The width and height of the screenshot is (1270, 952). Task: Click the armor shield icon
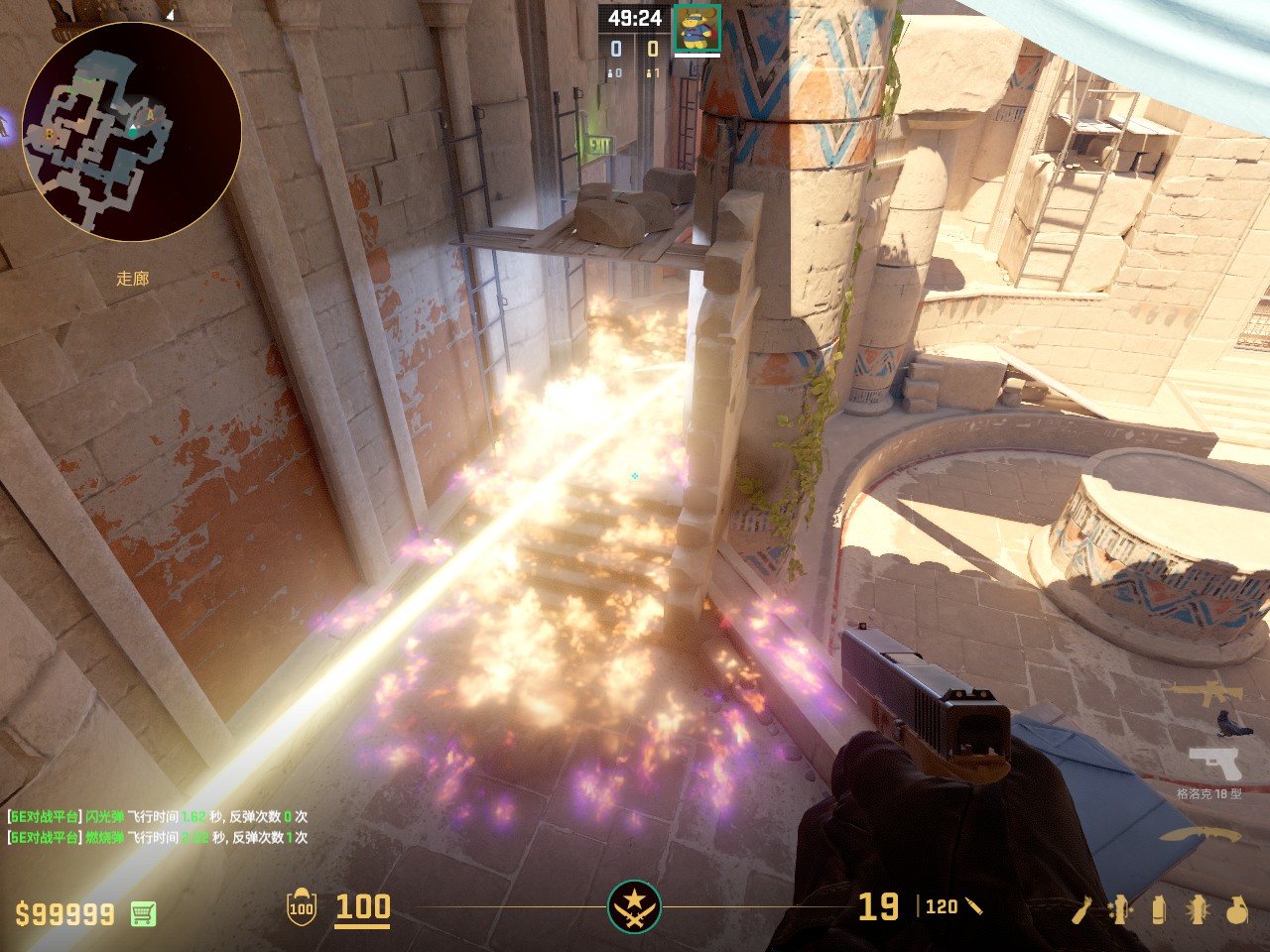click(x=302, y=907)
